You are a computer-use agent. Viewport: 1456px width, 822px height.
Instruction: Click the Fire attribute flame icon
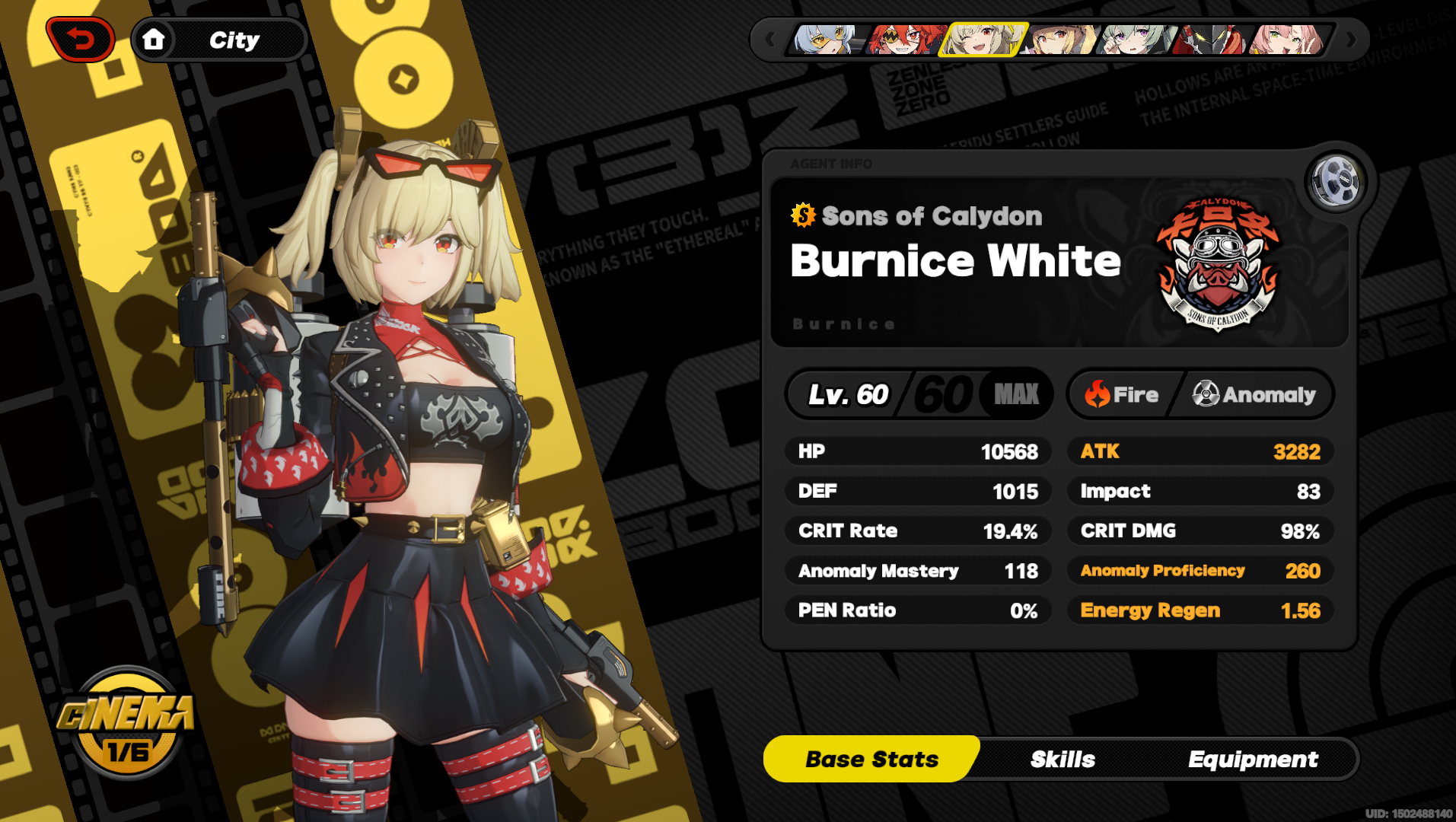(1096, 394)
